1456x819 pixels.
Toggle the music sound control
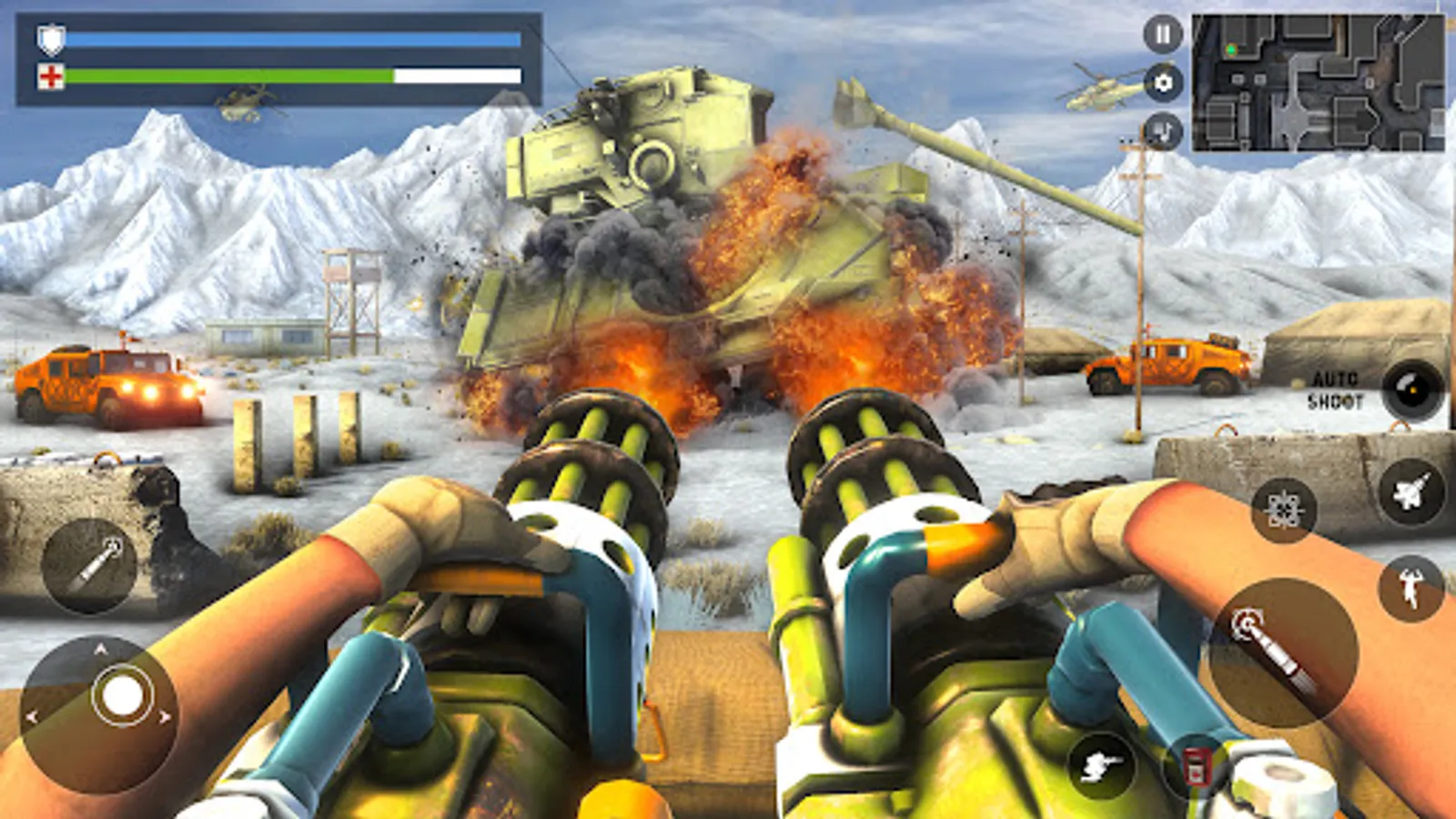[1162, 127]
